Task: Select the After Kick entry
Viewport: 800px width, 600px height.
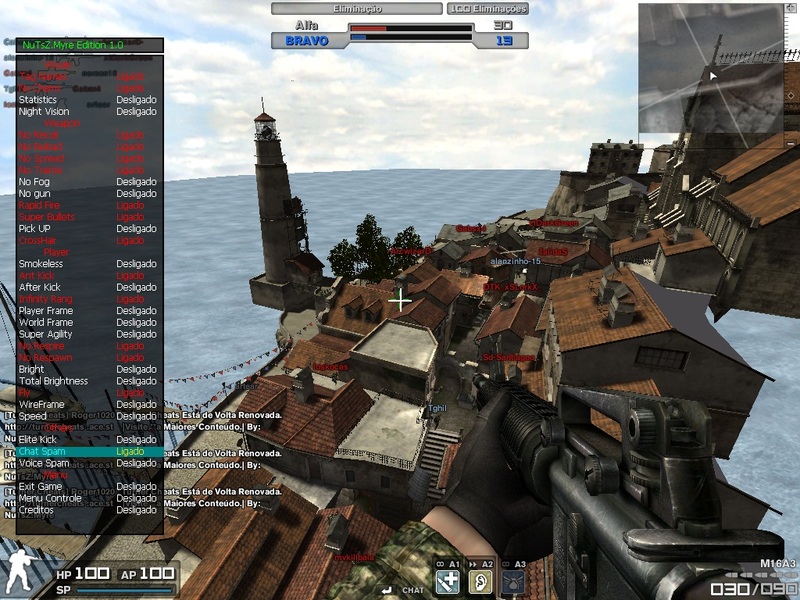Action: (x=40, y=287)
